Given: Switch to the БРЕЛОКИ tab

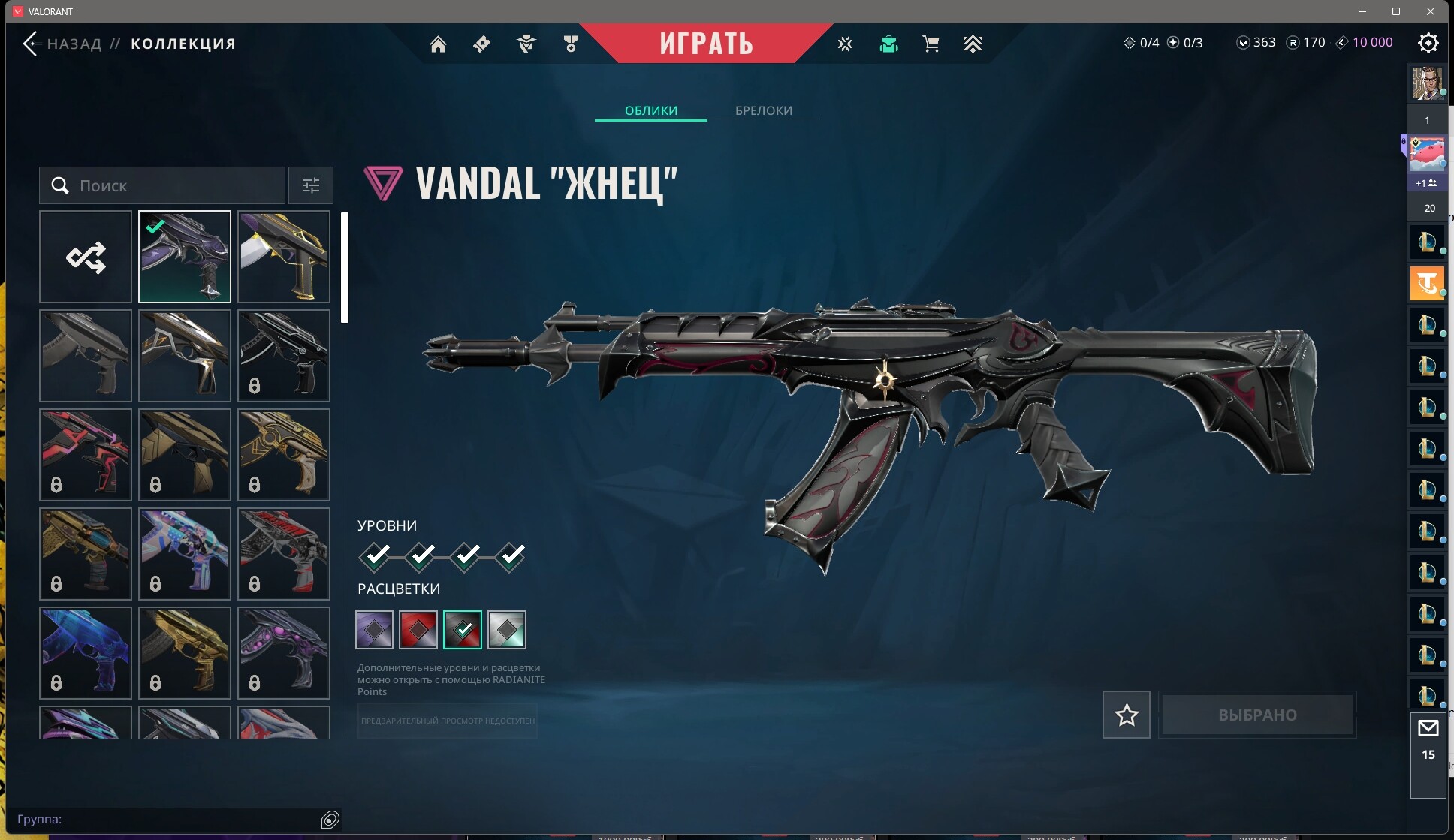Looking at the screenshot, I should pos(763,110).
